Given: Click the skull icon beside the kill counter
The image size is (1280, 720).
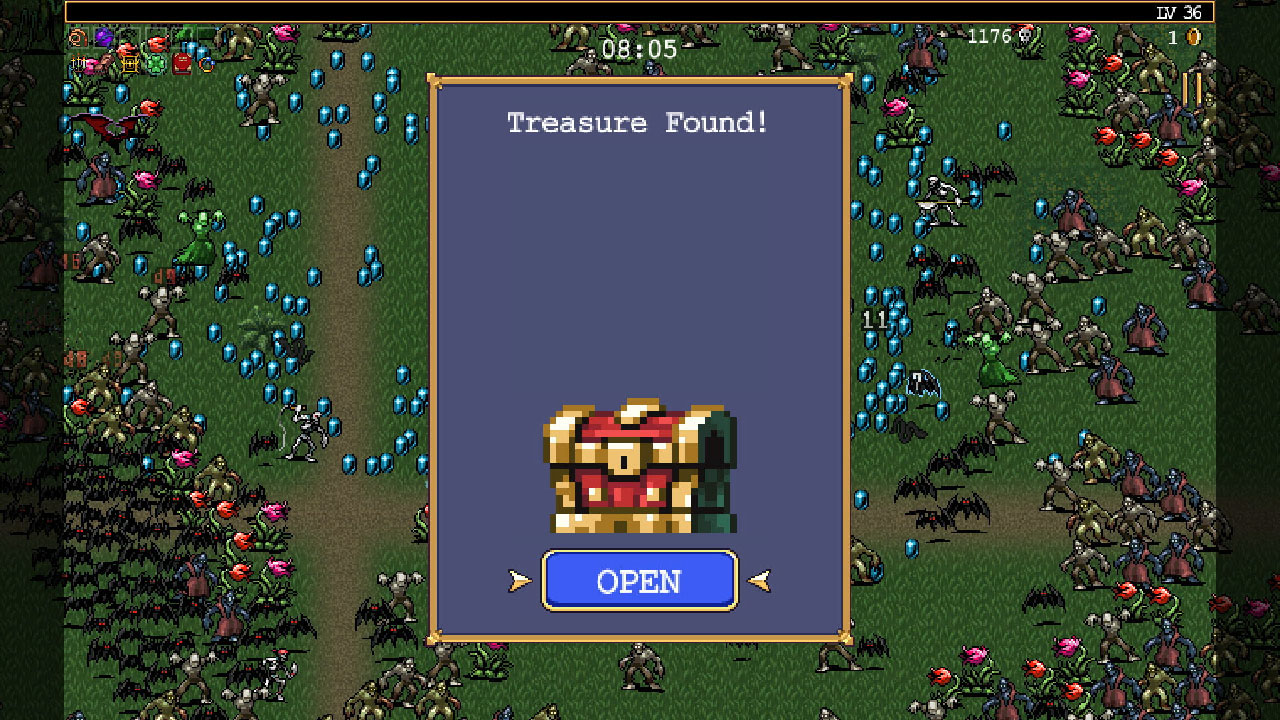Looking at the screenshot, I should [1025, 36].
